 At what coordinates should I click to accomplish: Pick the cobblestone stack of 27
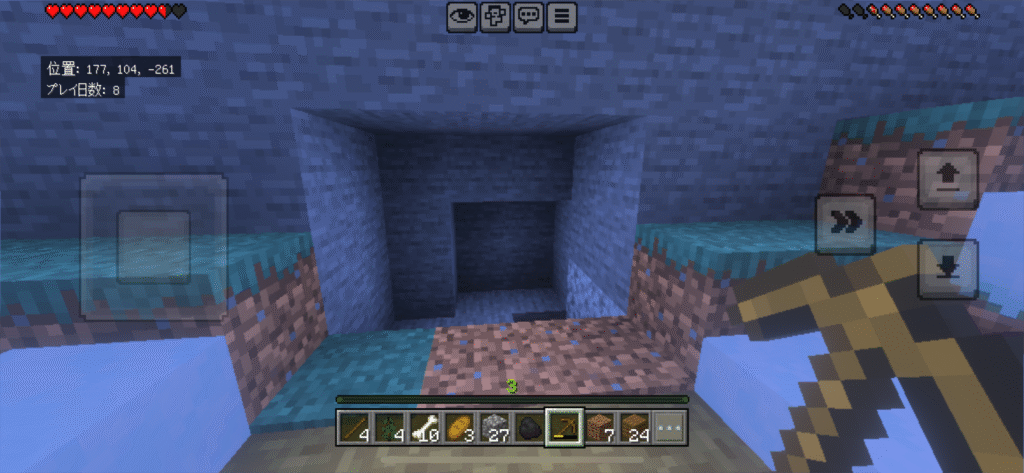click(495, 427)
